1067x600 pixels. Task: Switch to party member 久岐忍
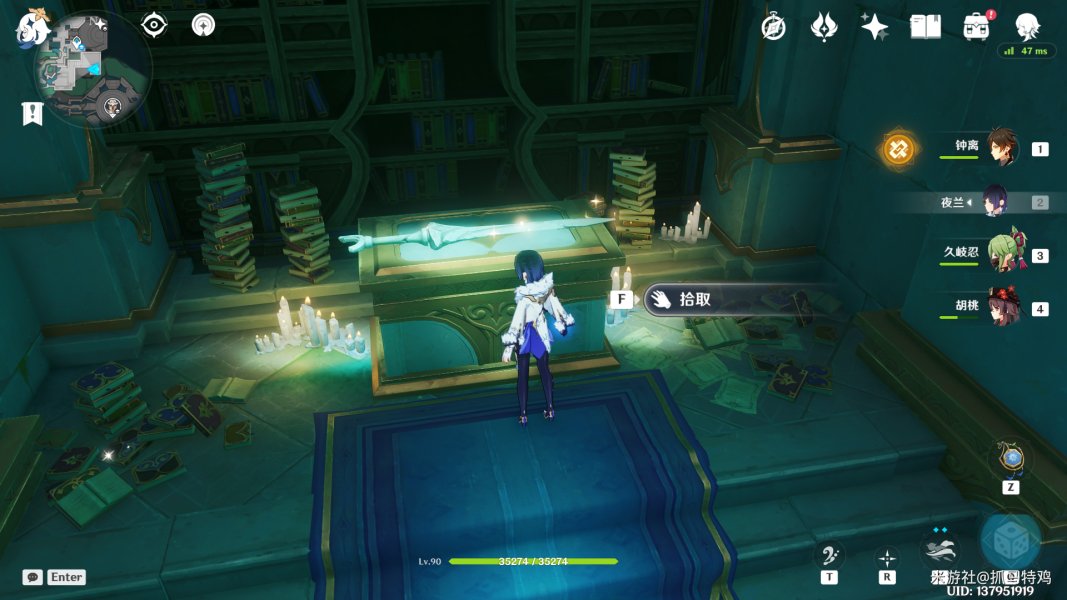(x=1001, y=255)
